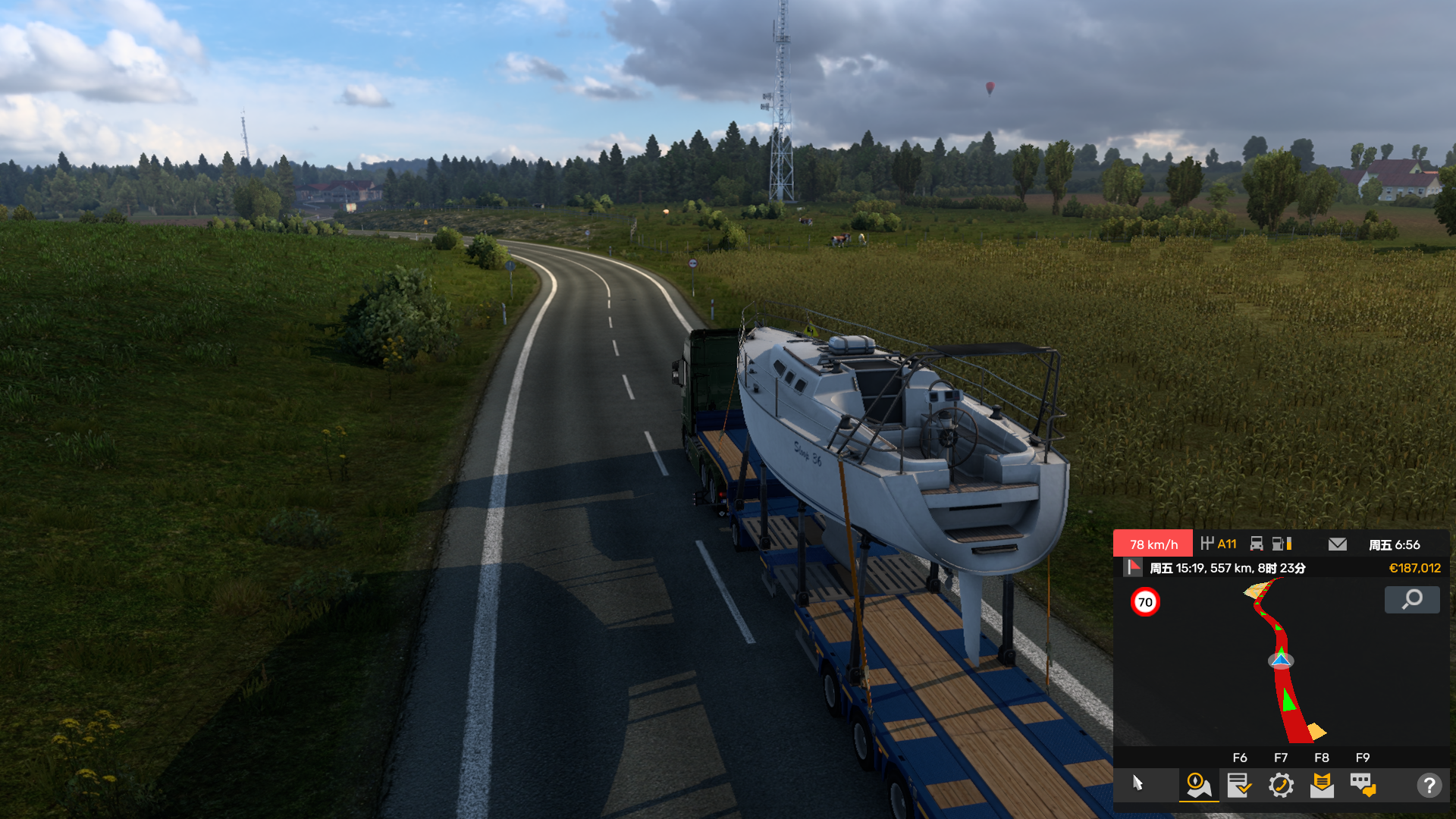The width and height of the screenshot is (1456, 819).
Task: Click the red destination flag icon
Action: [1134, 567]
